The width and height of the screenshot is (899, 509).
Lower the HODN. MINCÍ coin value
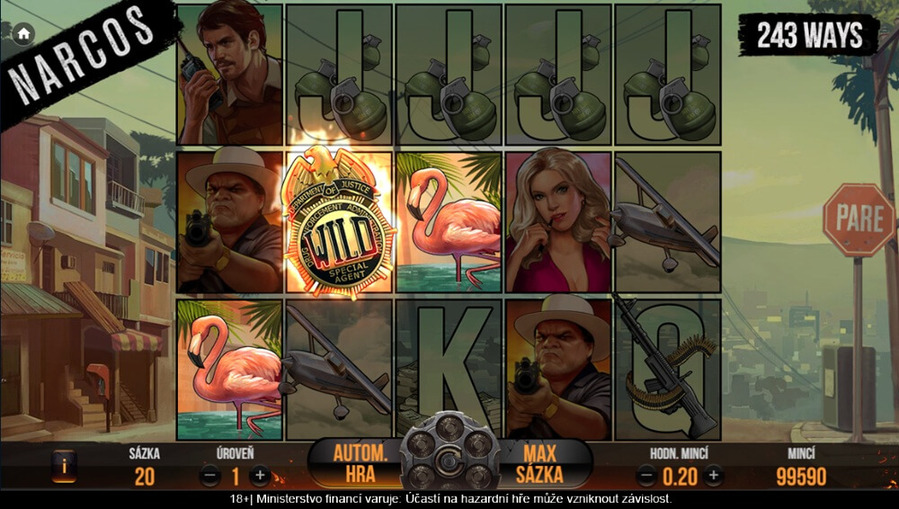646,476
